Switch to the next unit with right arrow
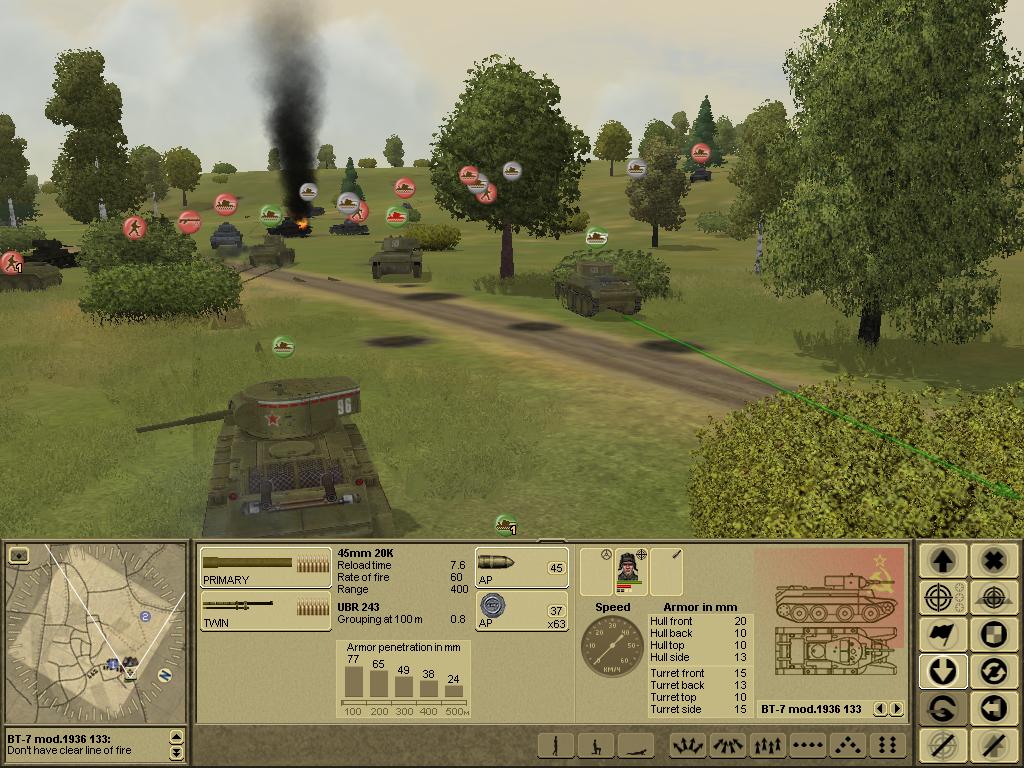Image resolution: width=1024 pixels, height=768 pixels. click(896, 709)
